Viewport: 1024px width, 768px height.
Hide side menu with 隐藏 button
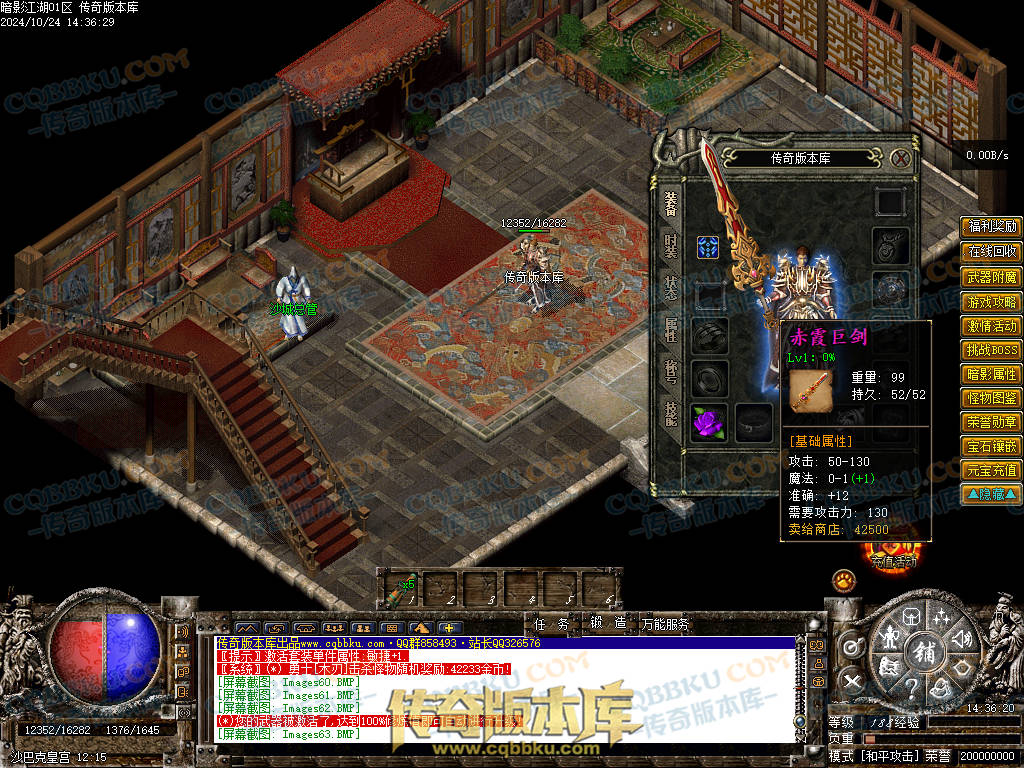[x=991, y=494]
